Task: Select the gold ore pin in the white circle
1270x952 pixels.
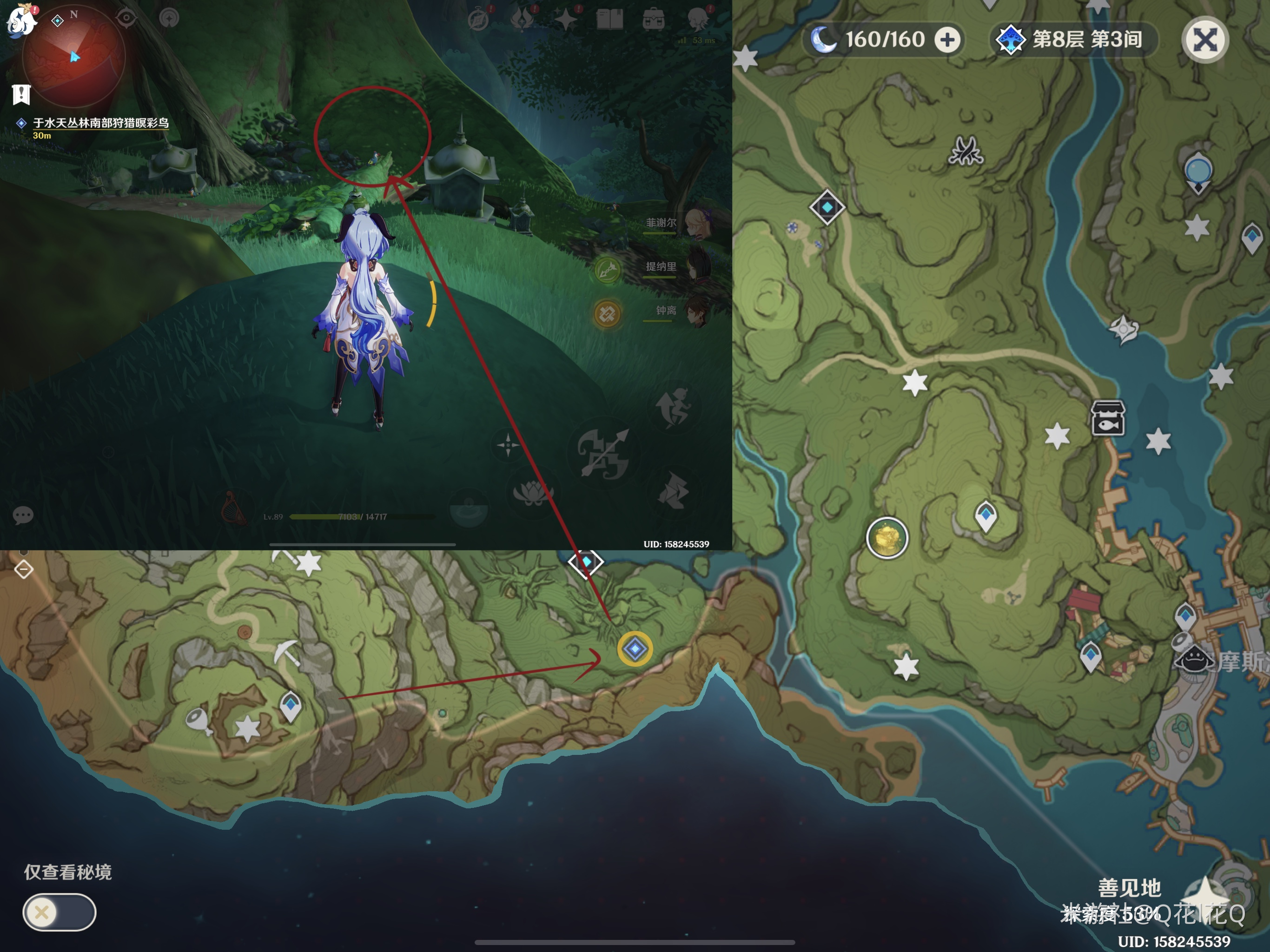Action: [x=886, y=538]
